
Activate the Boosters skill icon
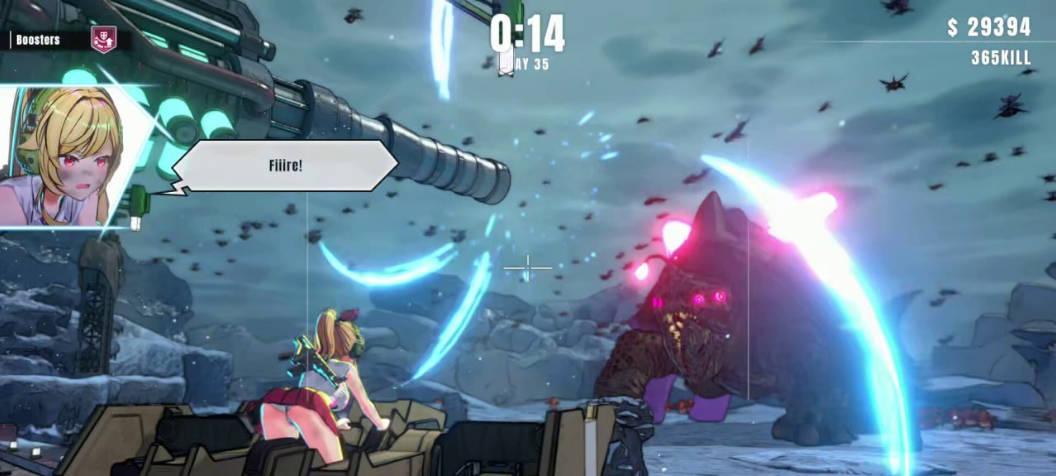point(102,39)
